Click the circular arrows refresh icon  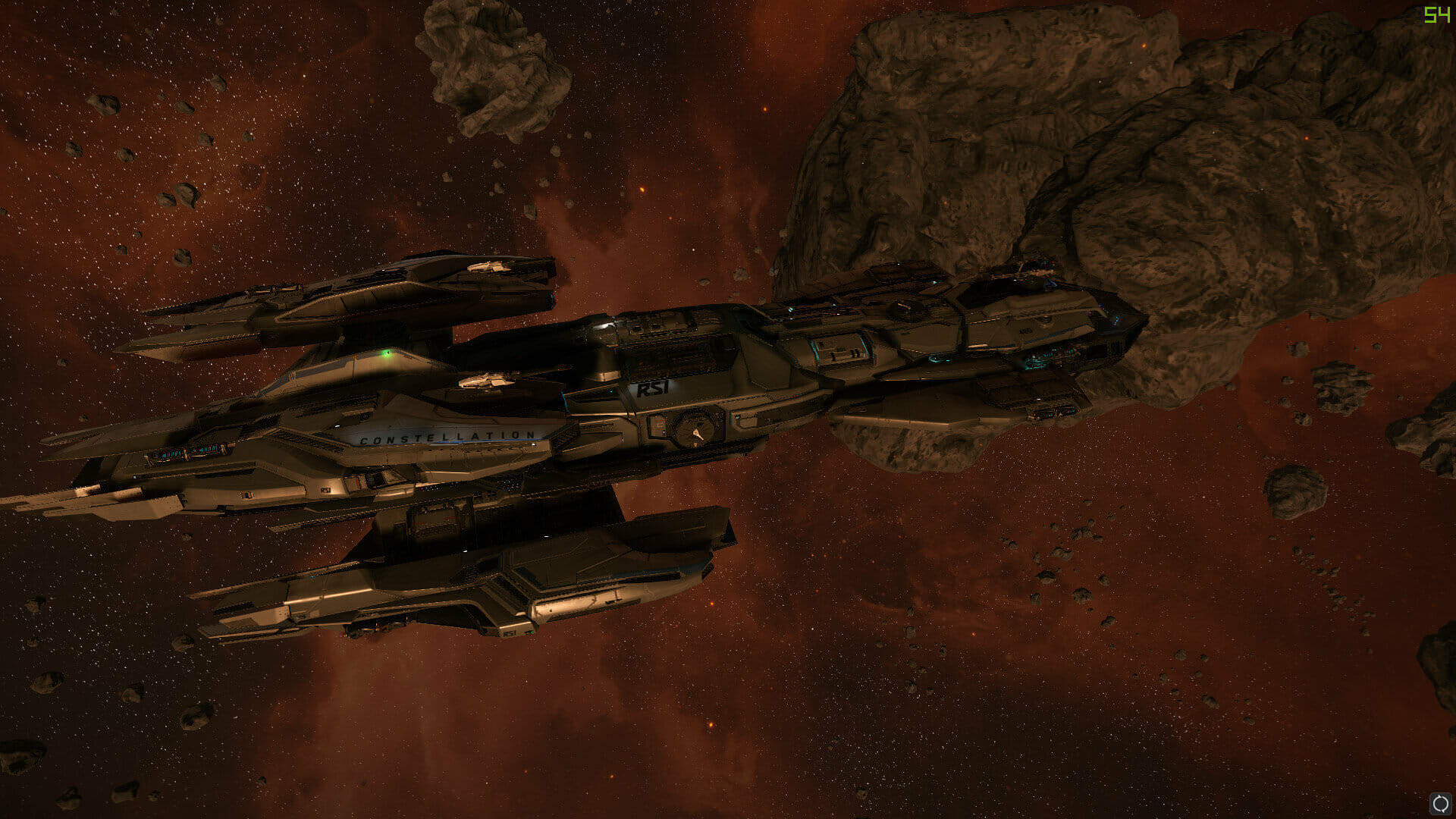pyautogui.click(x=1440, y=803)
